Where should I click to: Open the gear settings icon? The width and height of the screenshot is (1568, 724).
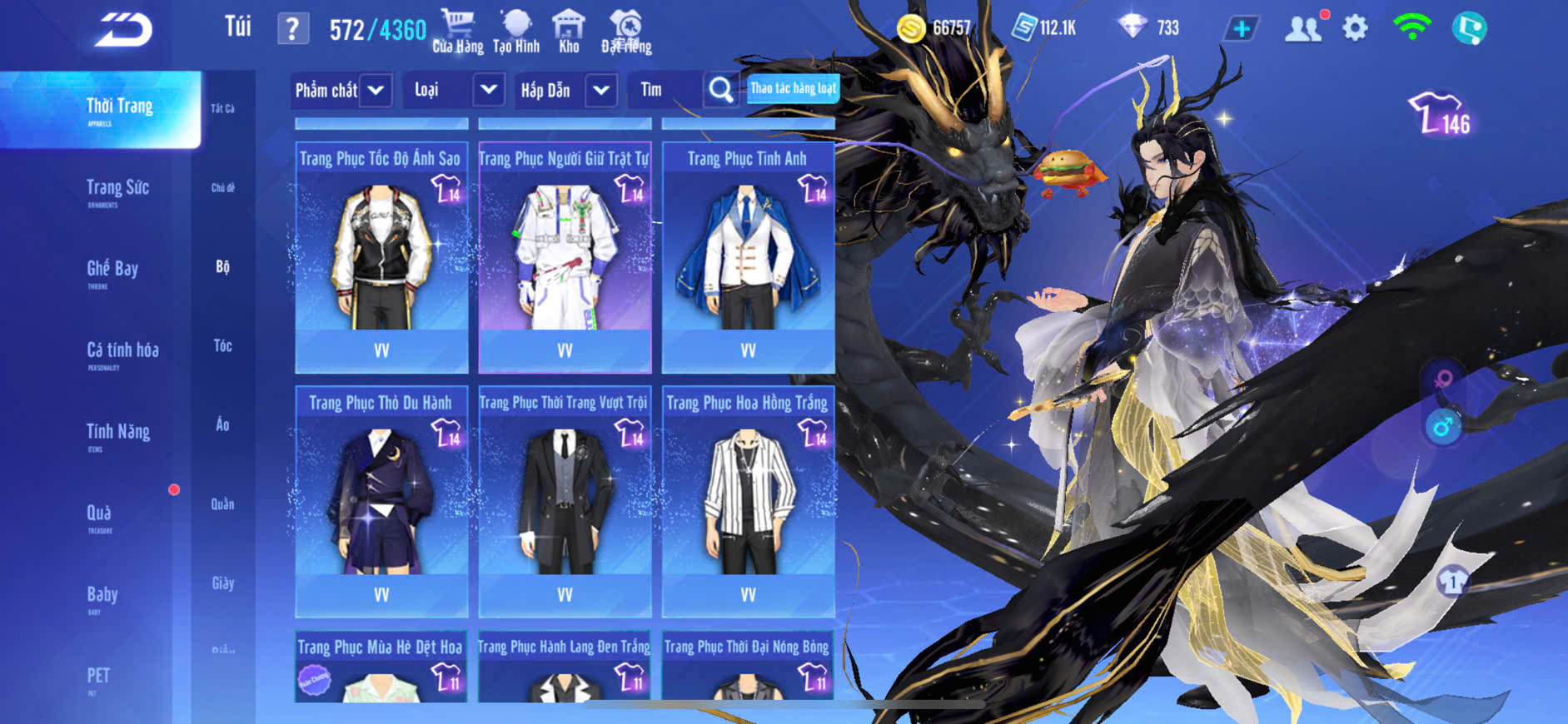click(x=1355, y=29)
